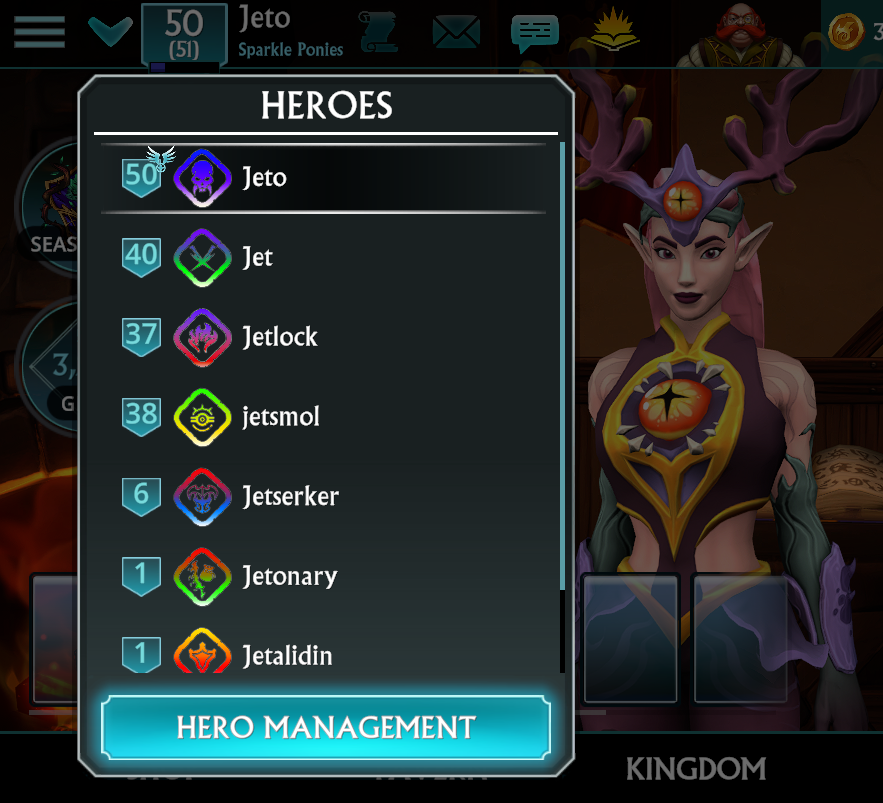Click the bearded dwarf portrait icon
Screen dimensions: 883x803
(743, 33)
